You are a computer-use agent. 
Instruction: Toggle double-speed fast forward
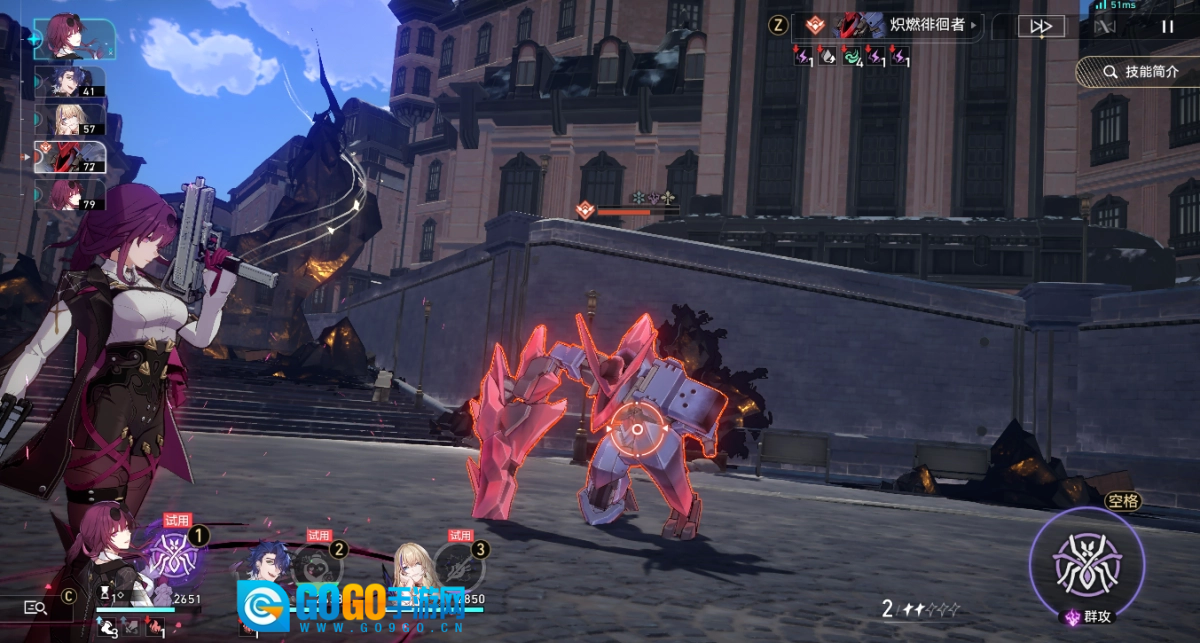1041,27
